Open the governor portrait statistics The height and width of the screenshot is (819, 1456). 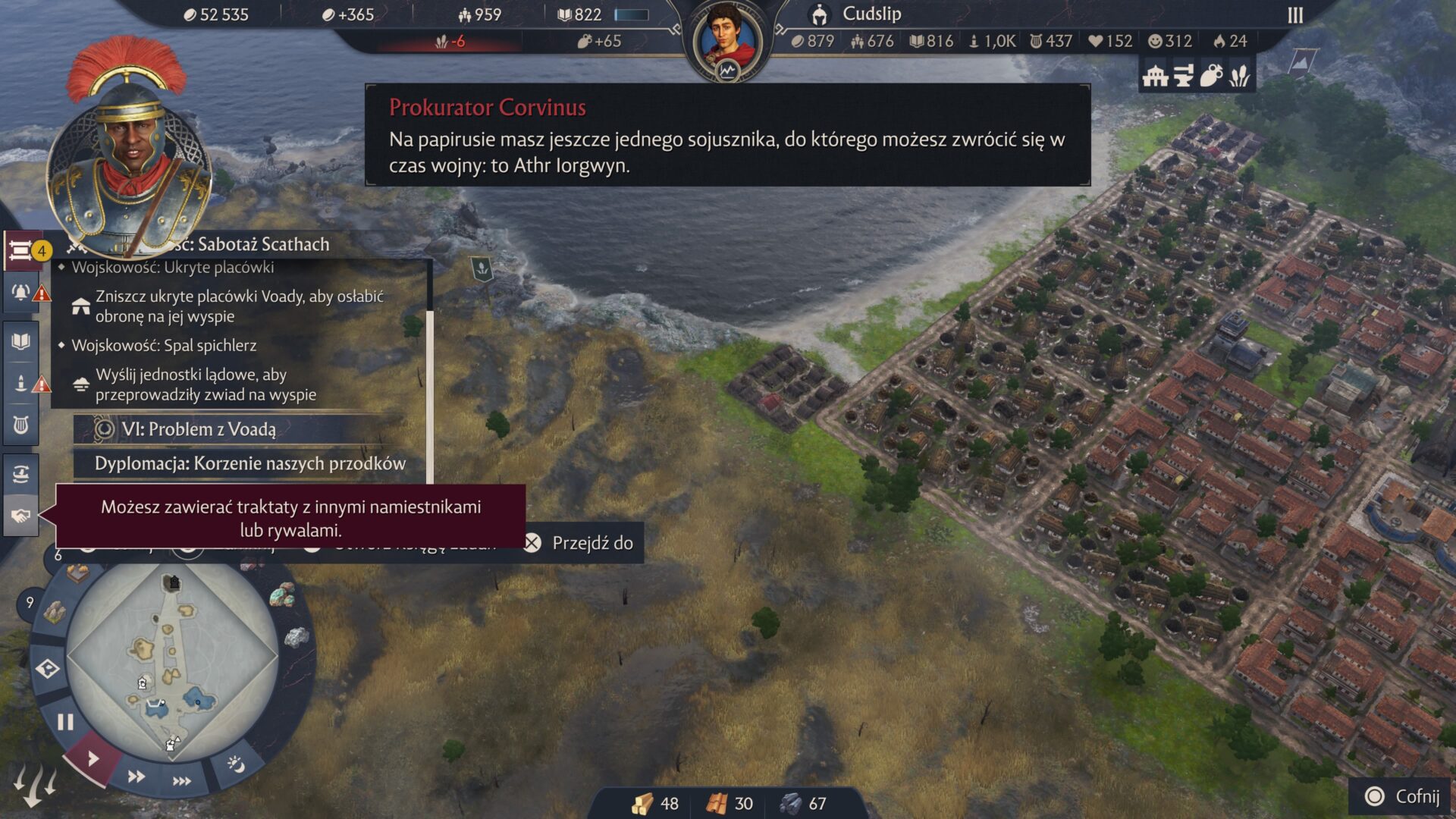pos(727,42)
